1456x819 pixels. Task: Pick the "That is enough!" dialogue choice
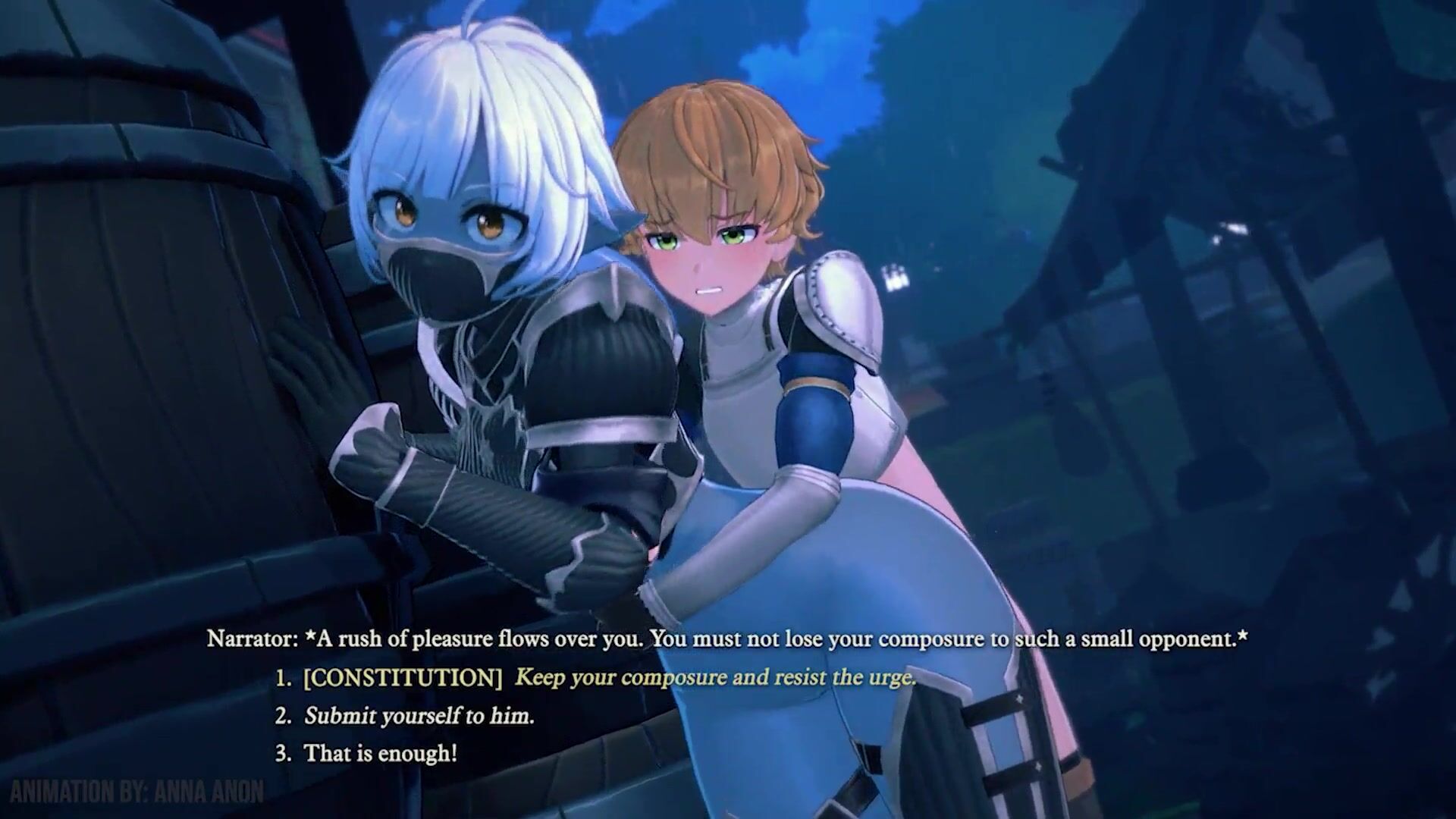[380, 754]
